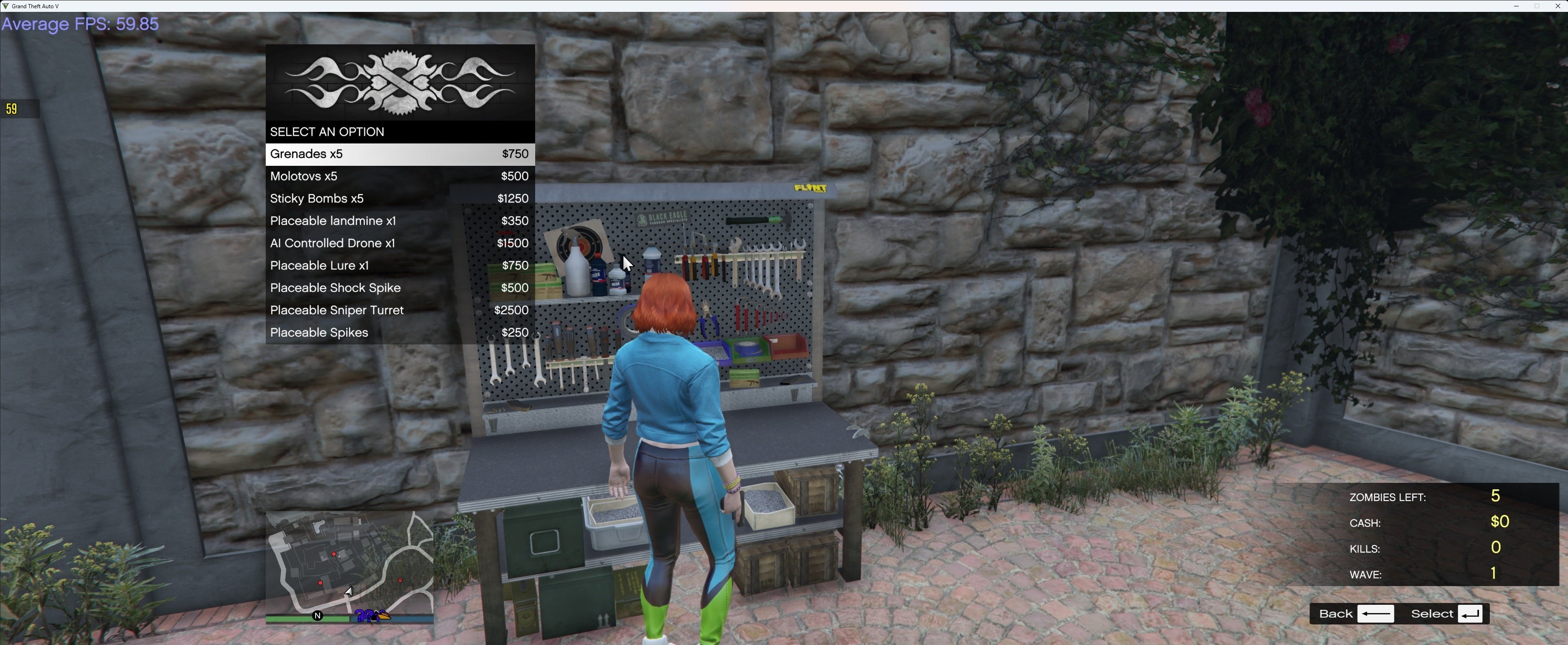
Task: Select the Placeable Shock Spike option
Action: pyautogui.click(x=399, y=288)
